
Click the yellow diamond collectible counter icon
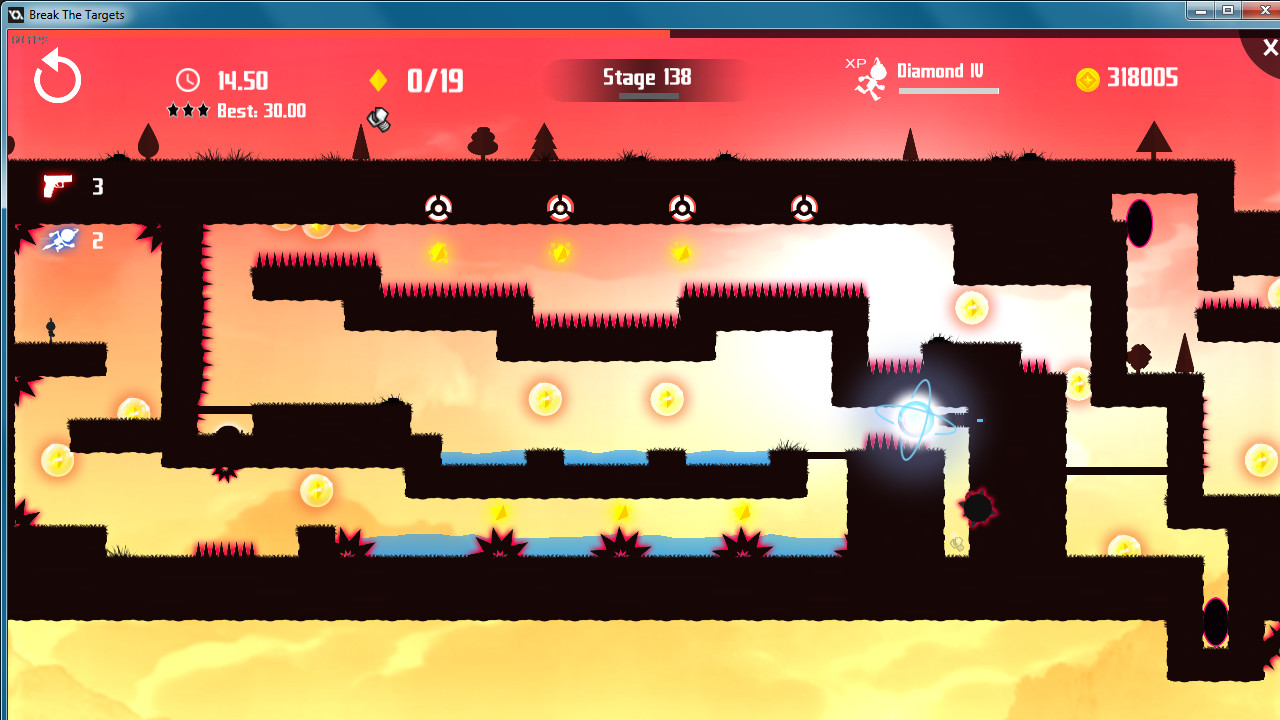click(x=378, y=81)
